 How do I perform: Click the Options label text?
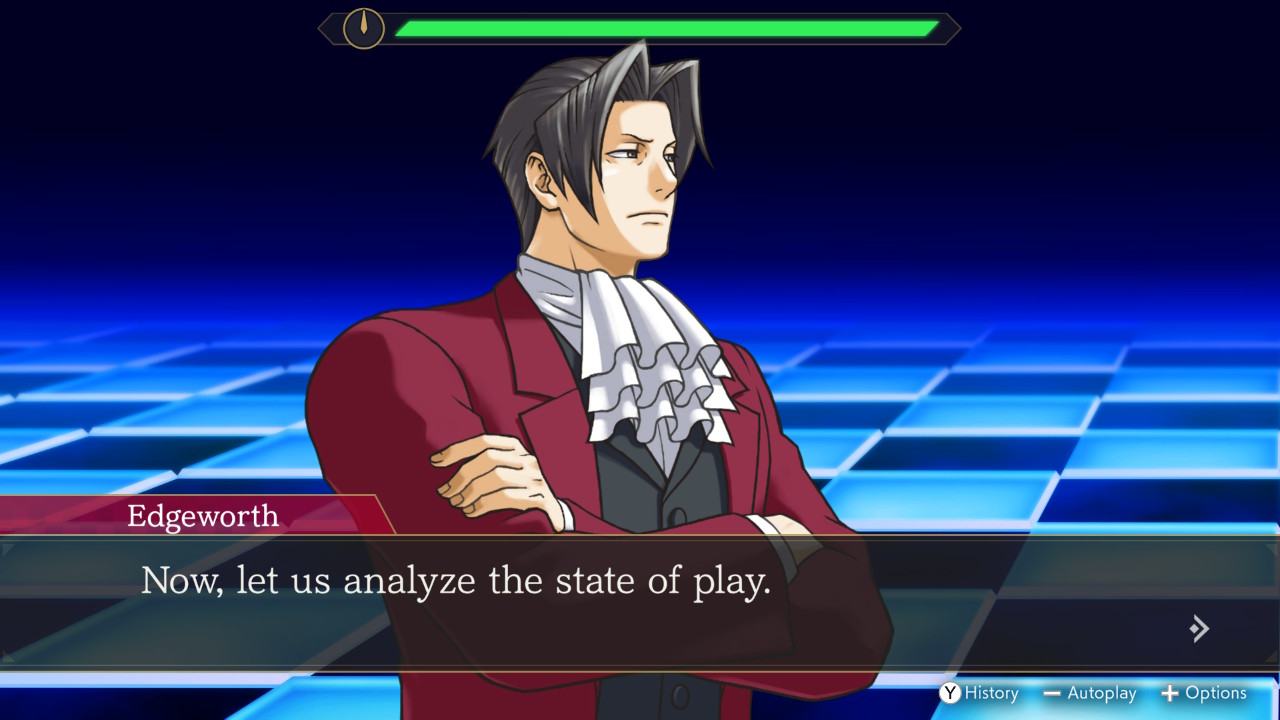coord(1216,693)
